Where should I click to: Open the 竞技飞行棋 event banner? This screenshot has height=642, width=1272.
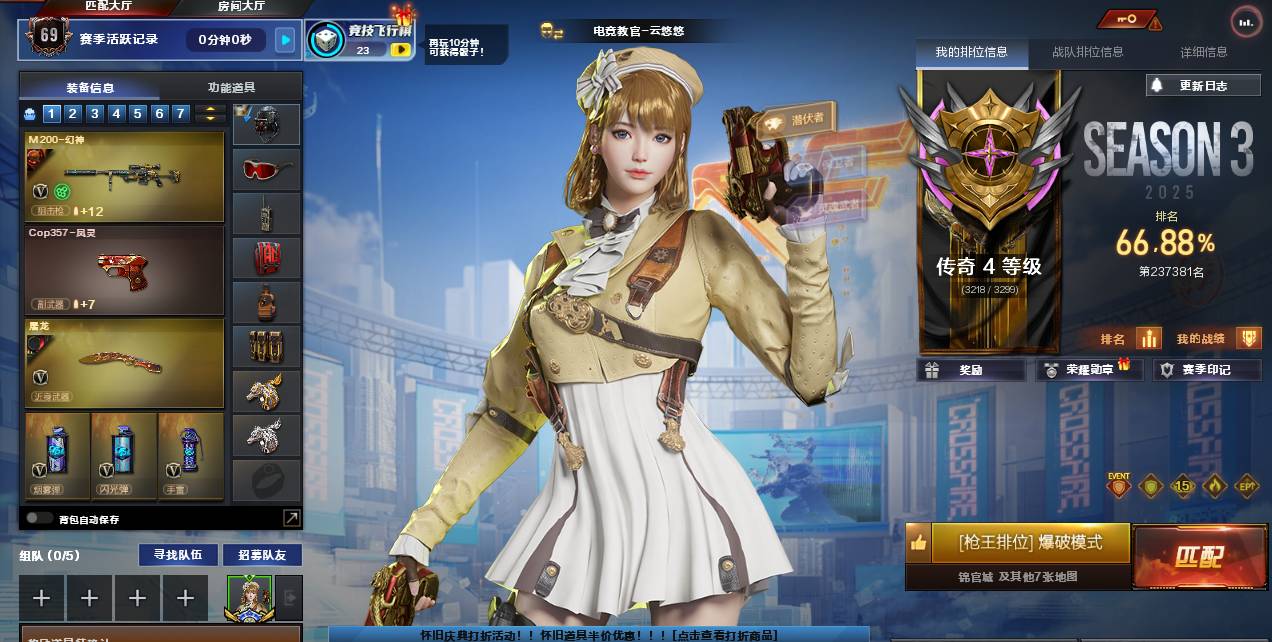[x=360, y=40]
